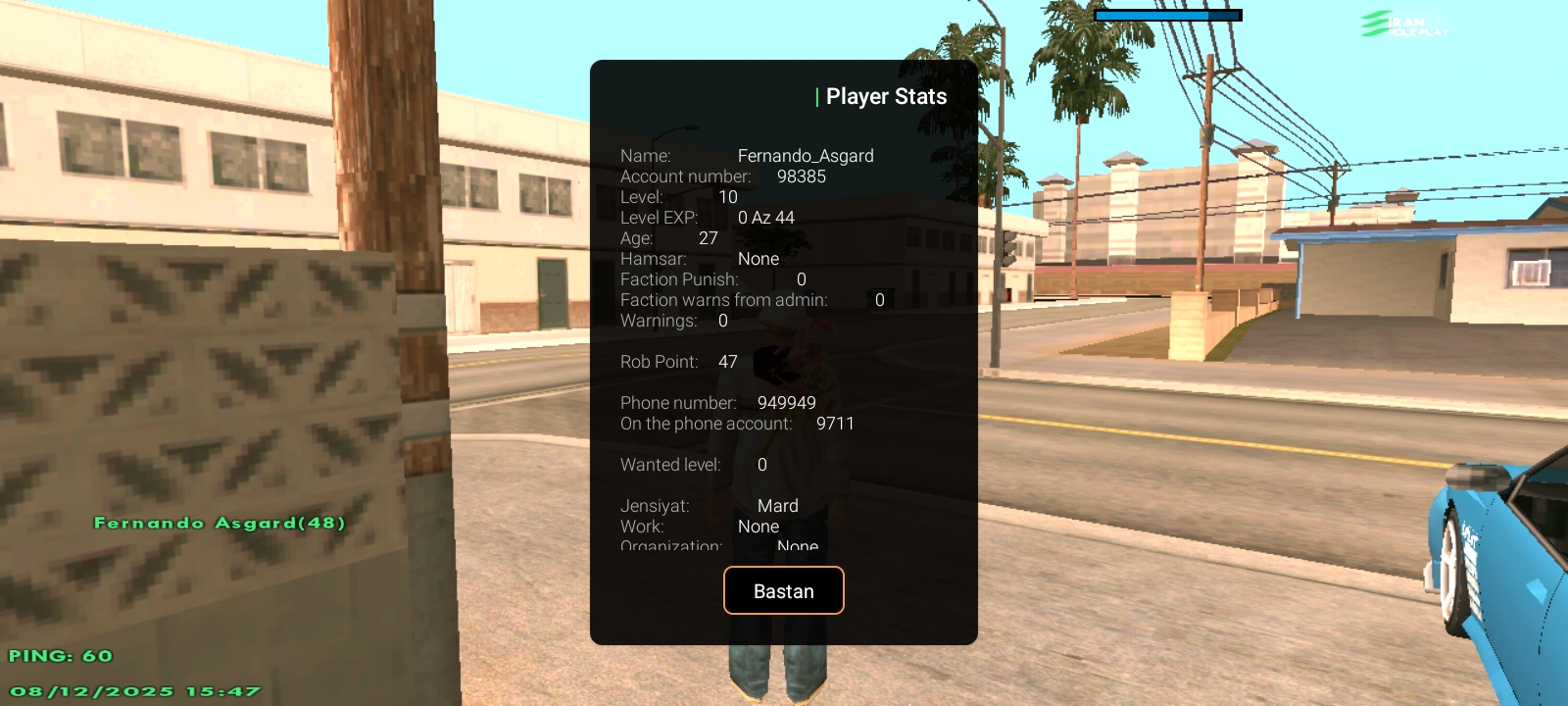This screenshot has width=1568, height=706.
Task: Click the Hamsar: None field
Action: tap(699, 259)
